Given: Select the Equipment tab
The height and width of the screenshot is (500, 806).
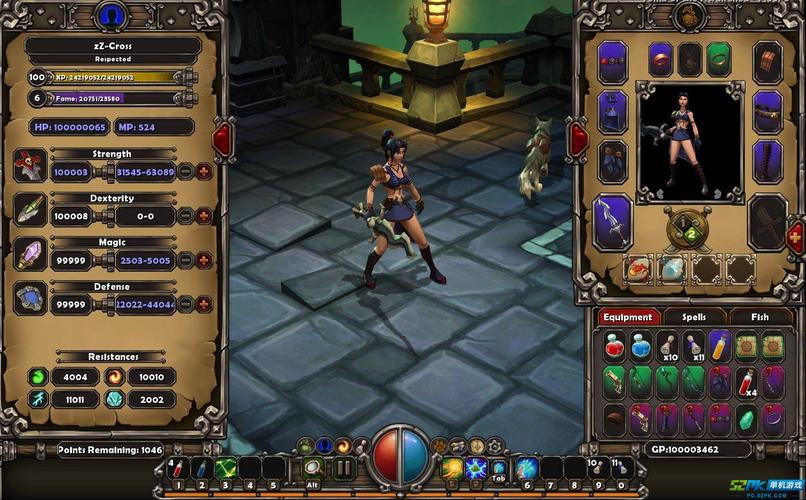Looking at the screenshot, I should coord(628,317).
